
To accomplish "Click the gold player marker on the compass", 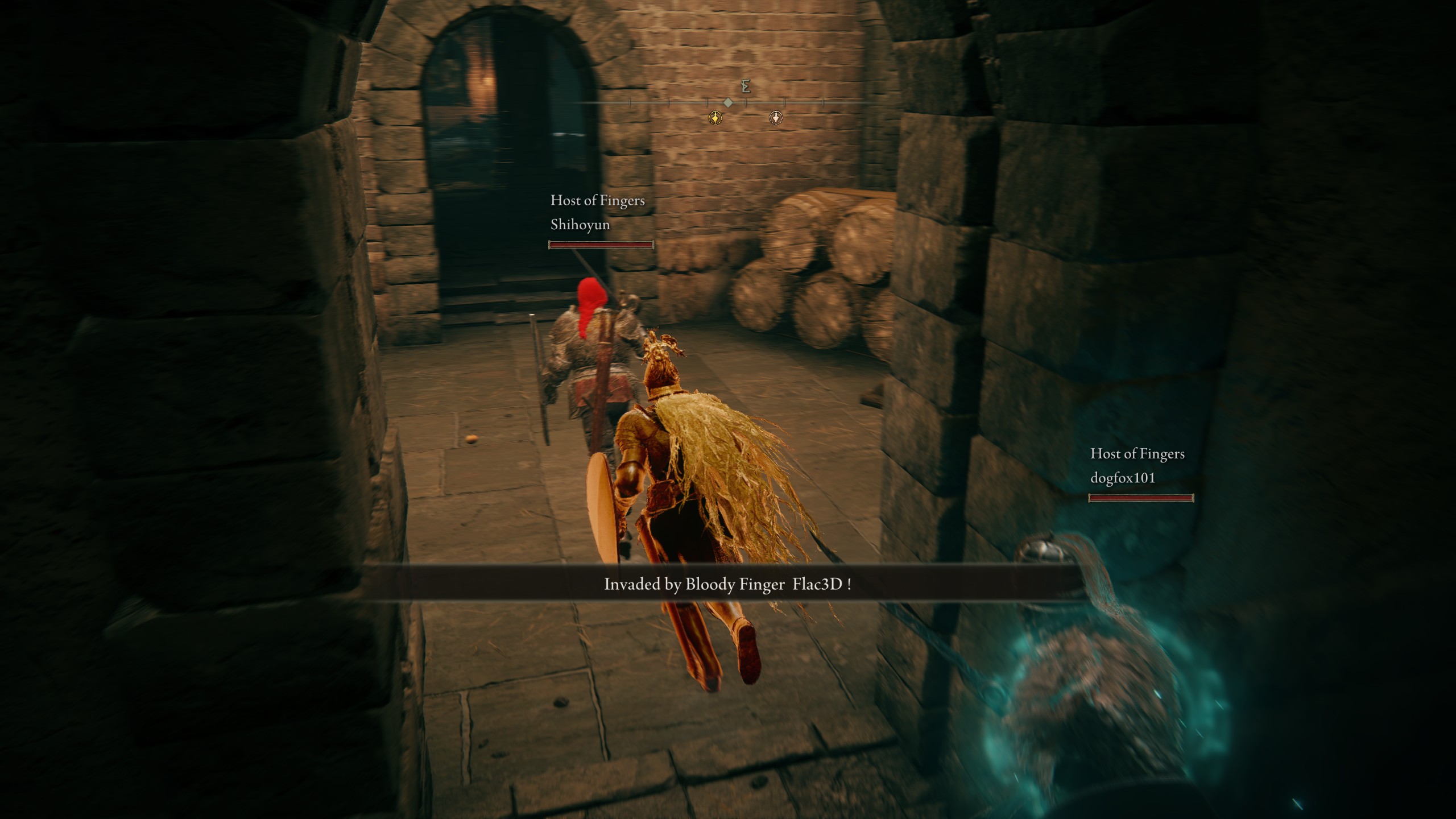I will coord(715,118).
